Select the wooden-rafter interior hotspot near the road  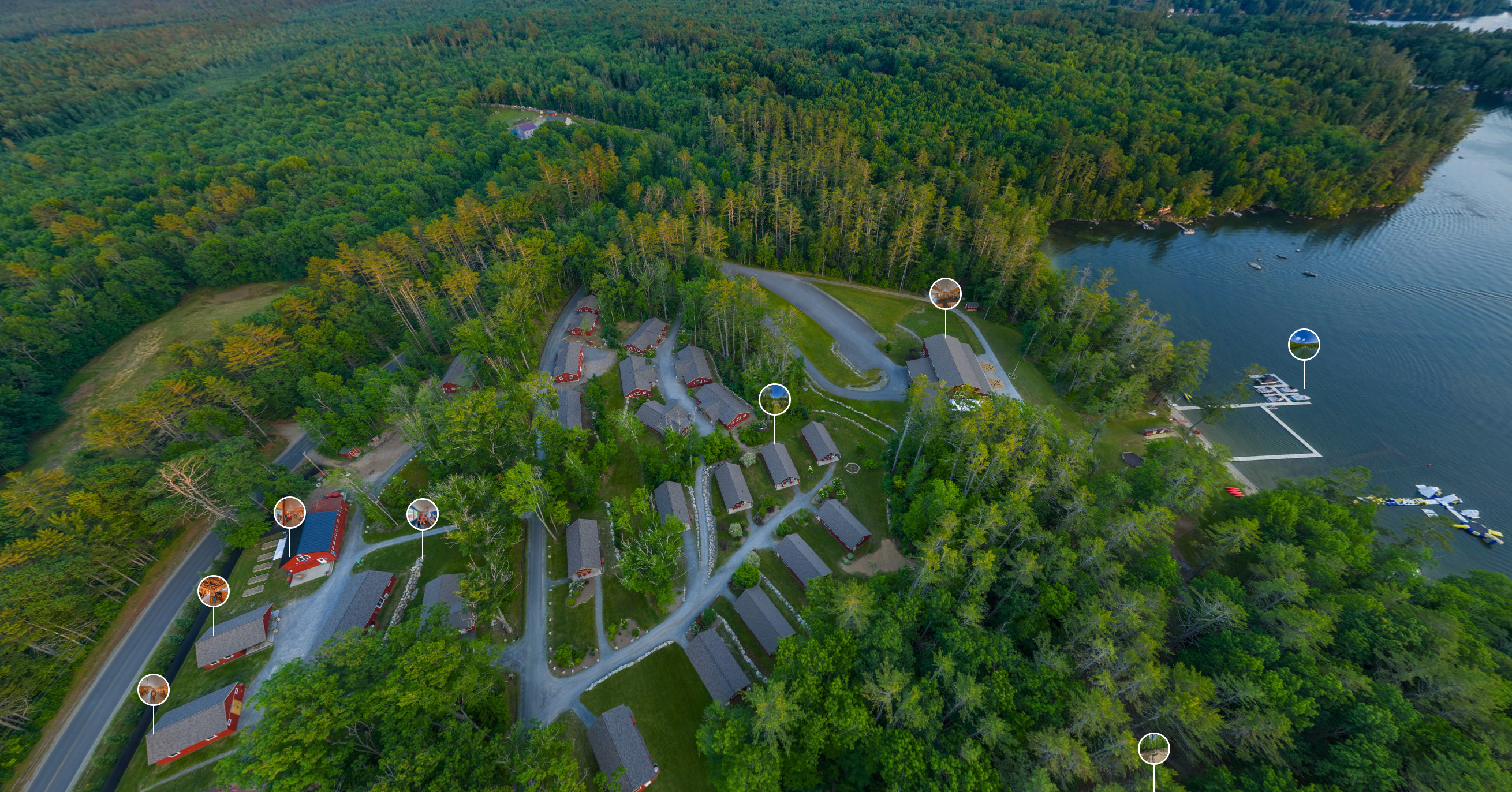click(213, 591)
